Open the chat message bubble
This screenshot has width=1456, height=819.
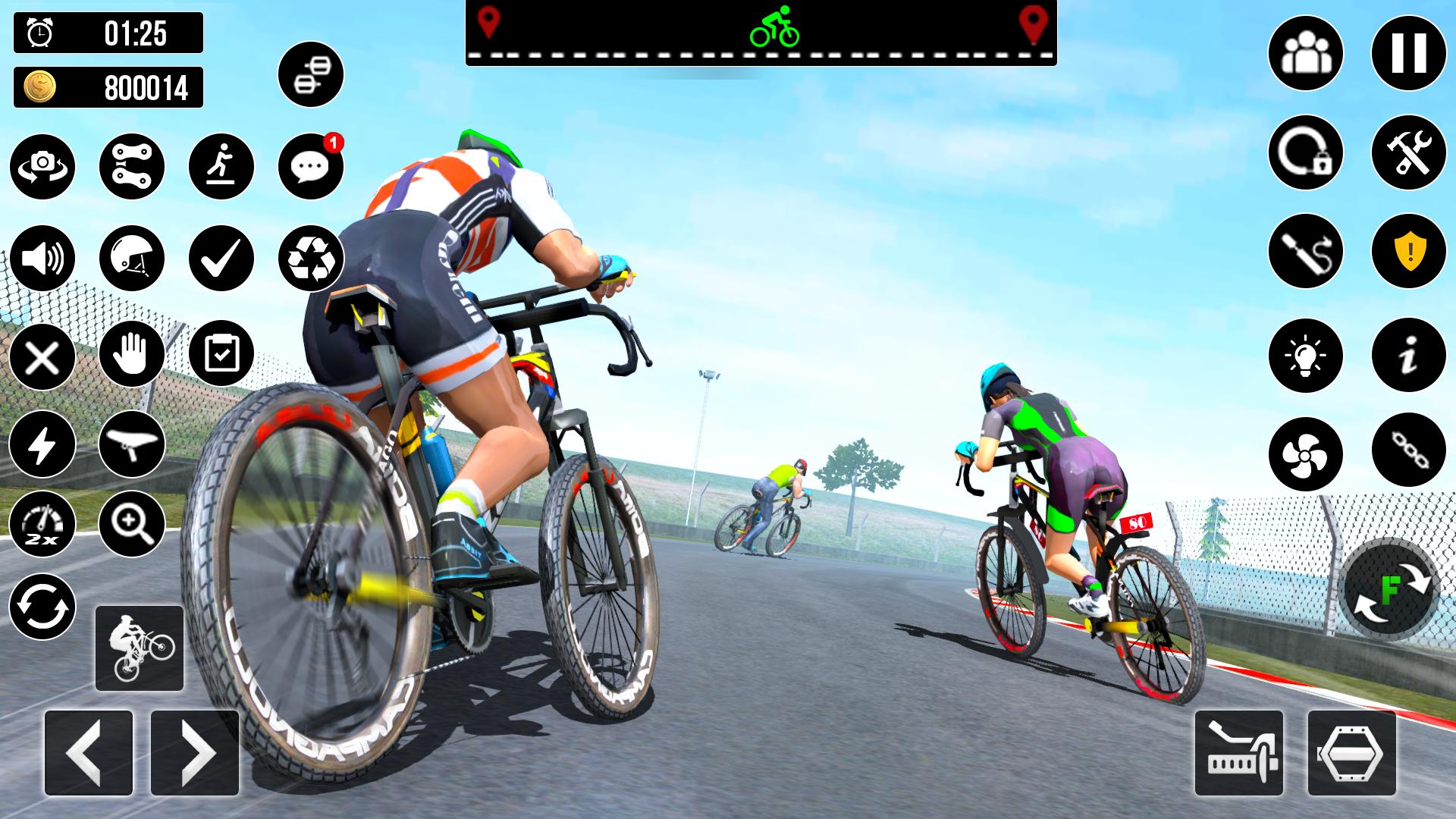(x=311, y=166)
